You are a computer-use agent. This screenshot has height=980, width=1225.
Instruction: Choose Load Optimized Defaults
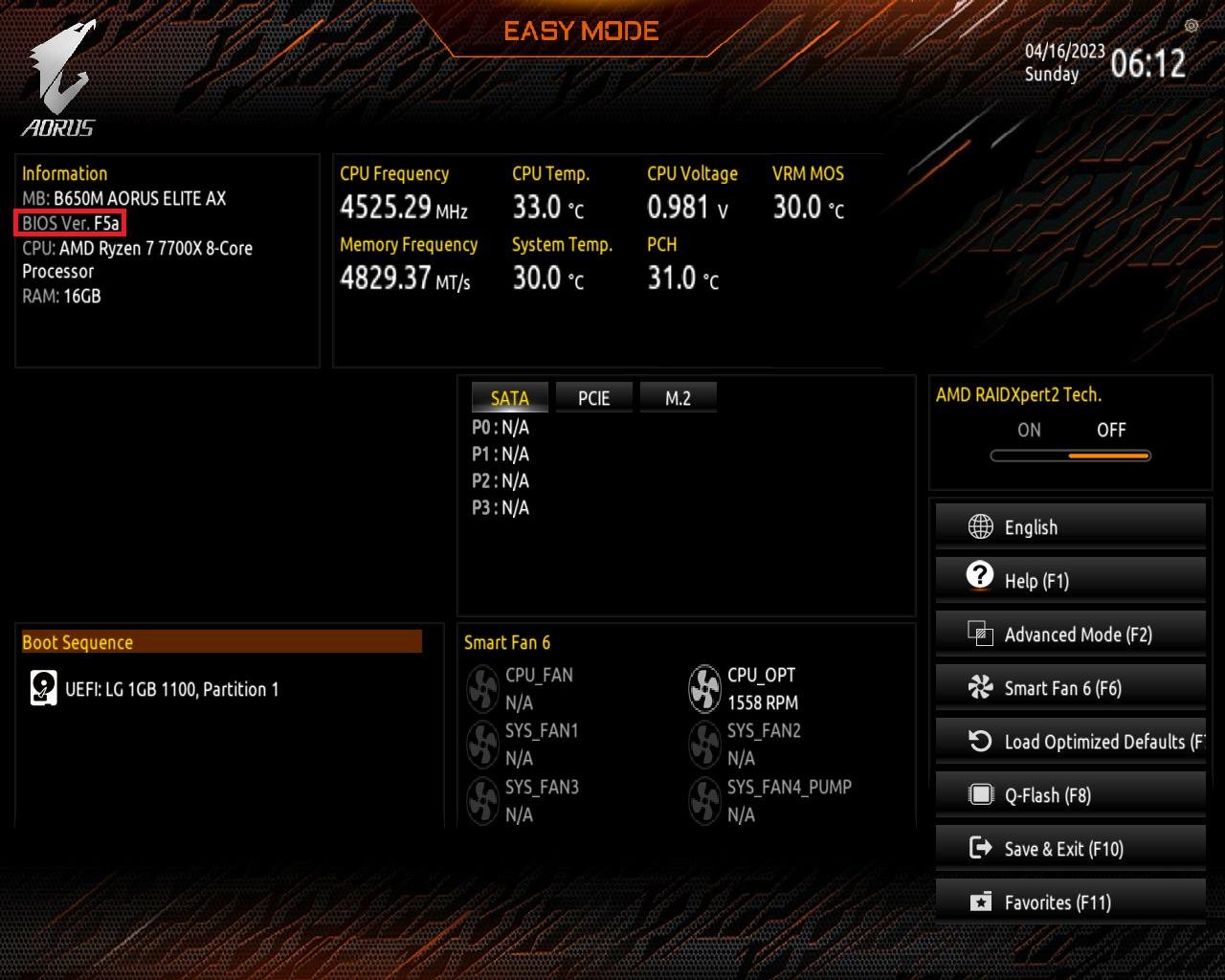(1070, 741)
